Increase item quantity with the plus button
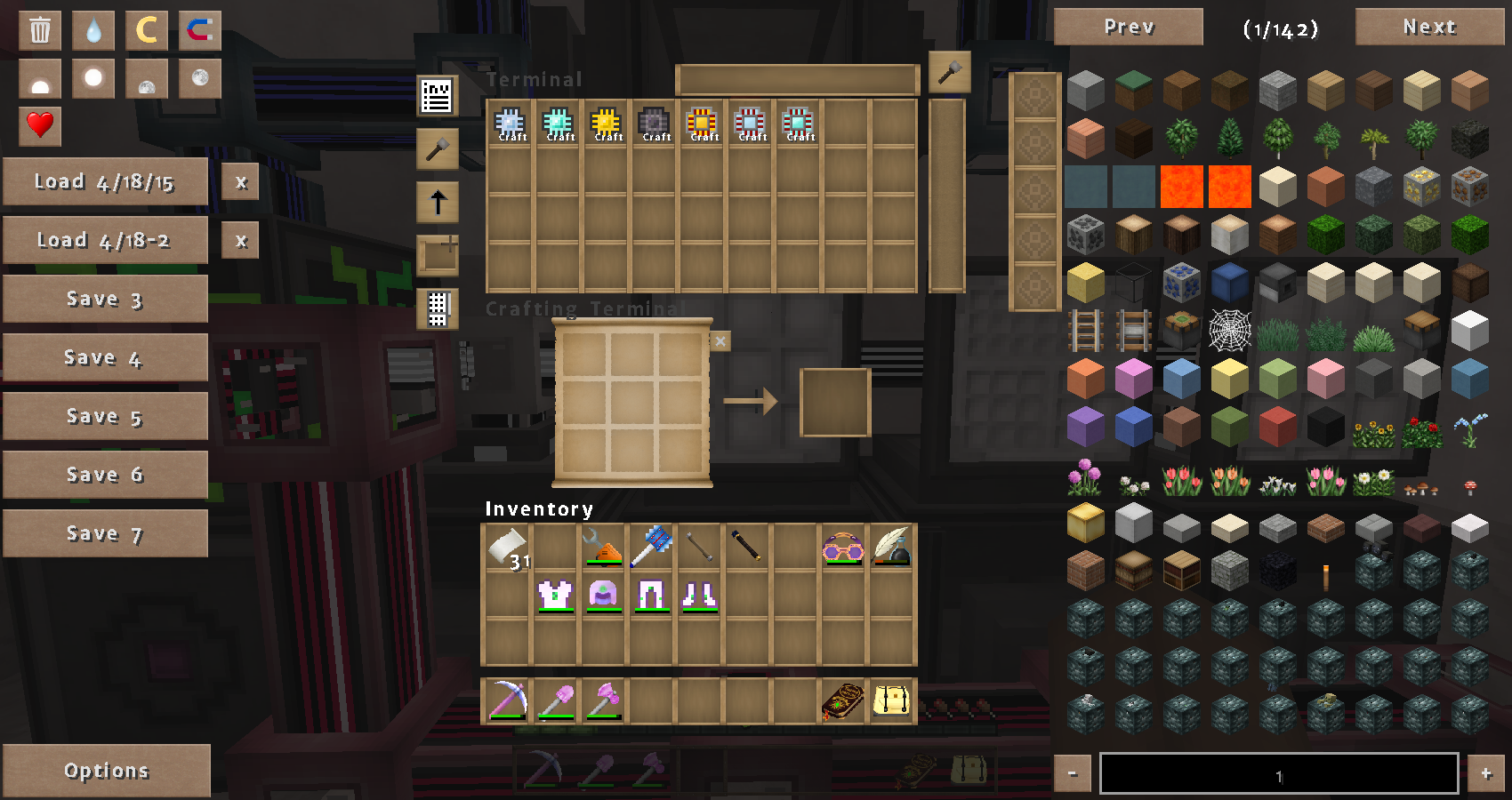The image size is (1512, 800). (1485, 773)
